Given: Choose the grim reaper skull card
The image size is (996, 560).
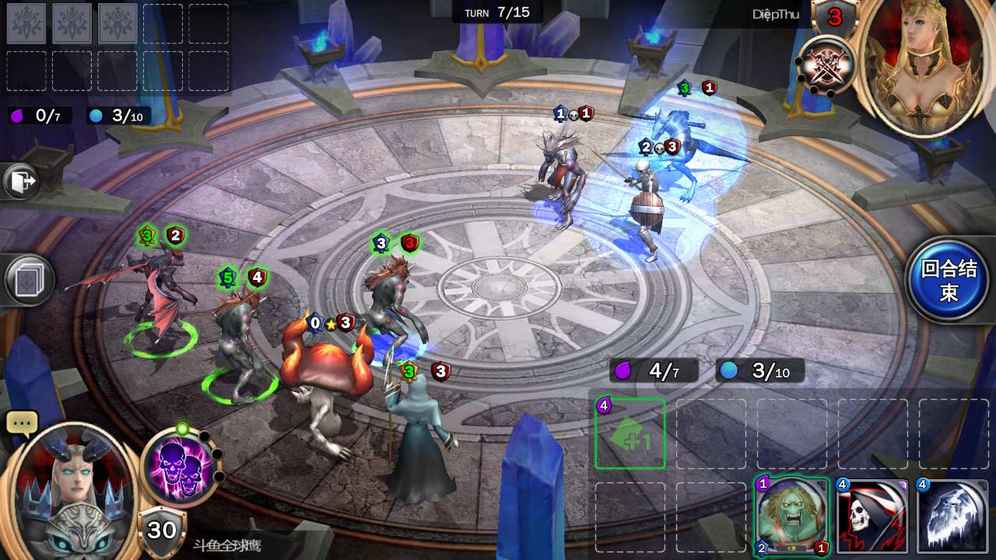Looking at the screenshot, I should pos(871,516).
